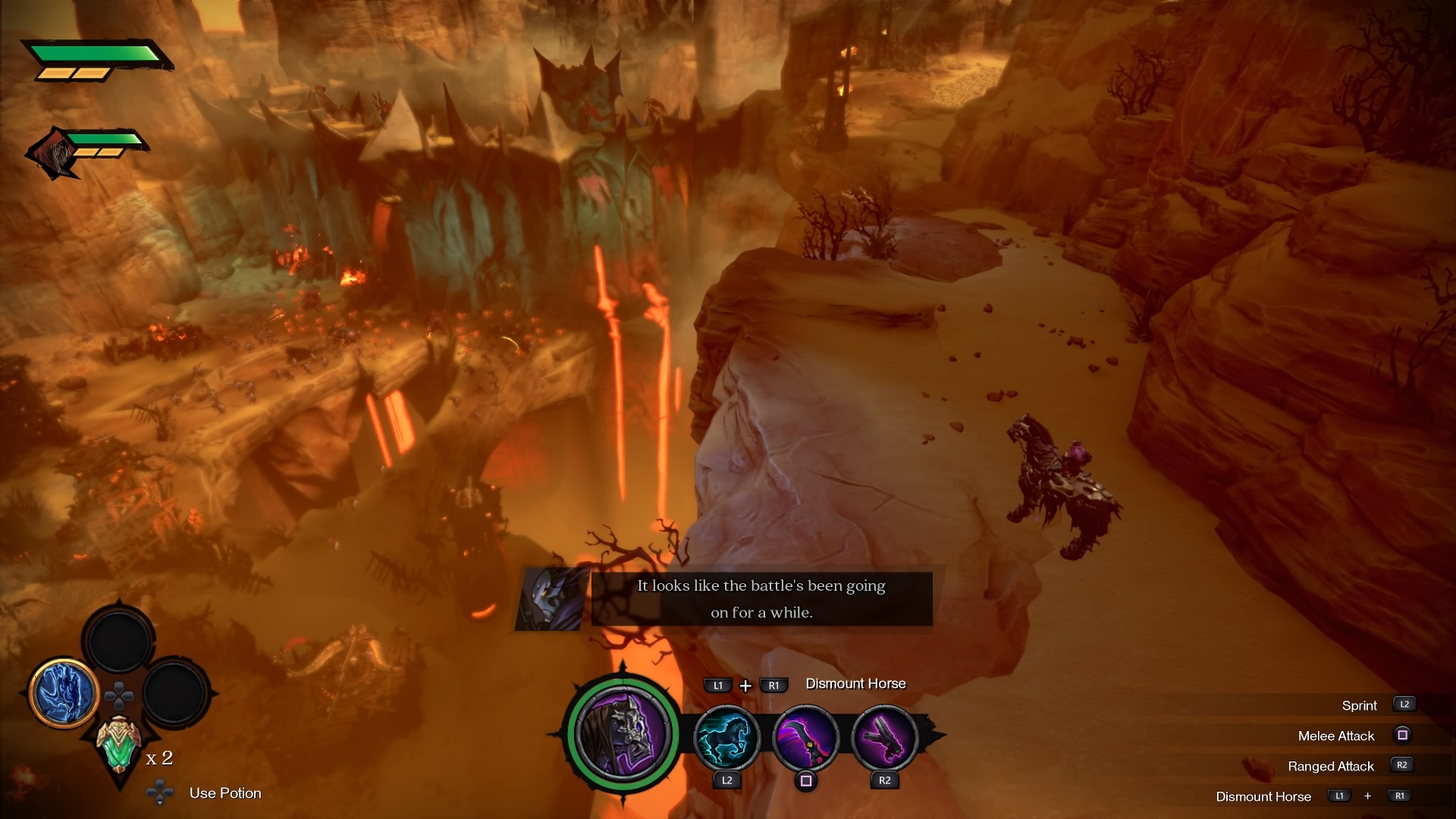Screen dimensions: 1456x819
Task: Select the green potion slot
Action: (x=119, y=745)
